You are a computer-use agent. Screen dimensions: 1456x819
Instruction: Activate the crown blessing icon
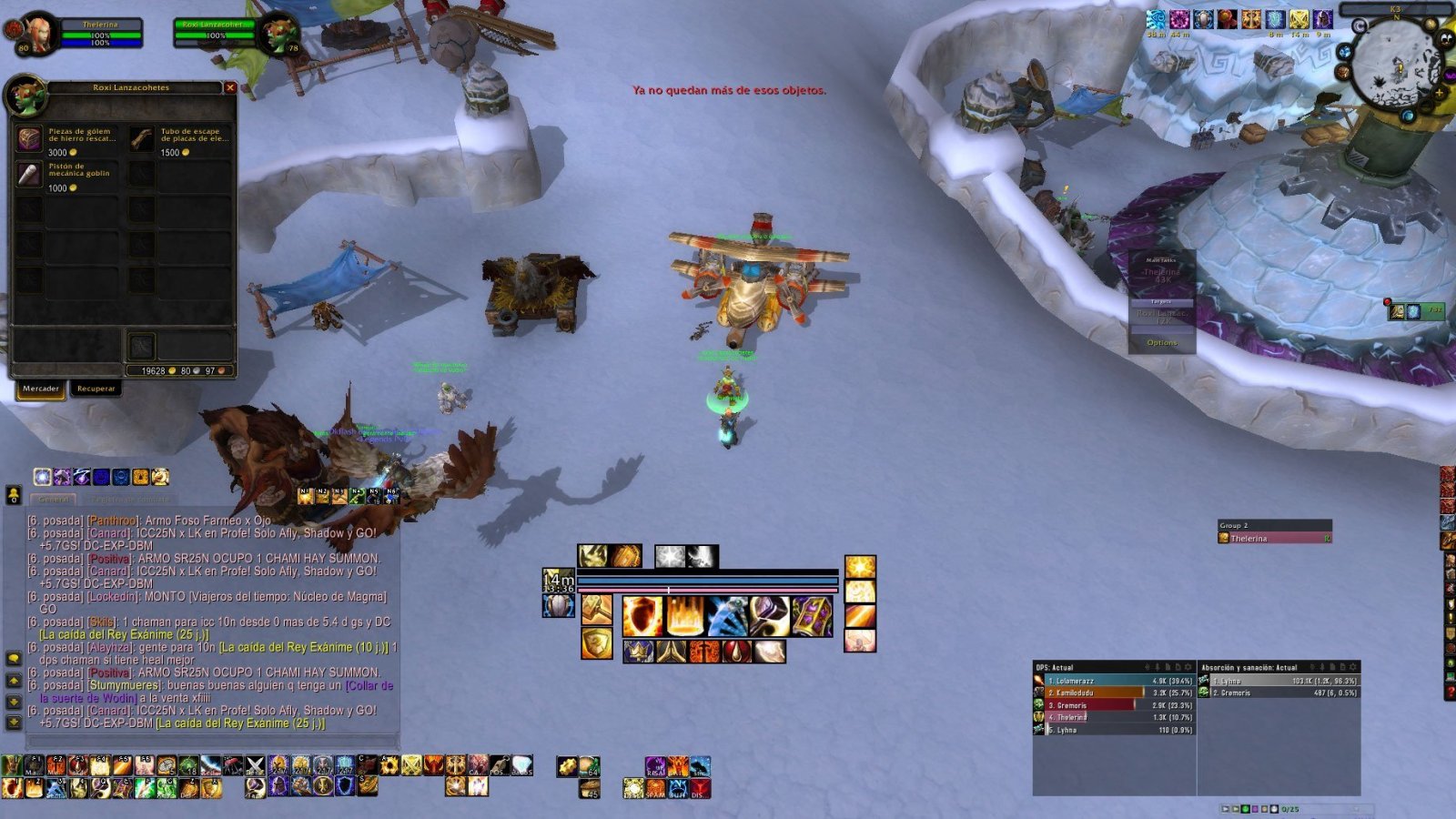(640, 652)
